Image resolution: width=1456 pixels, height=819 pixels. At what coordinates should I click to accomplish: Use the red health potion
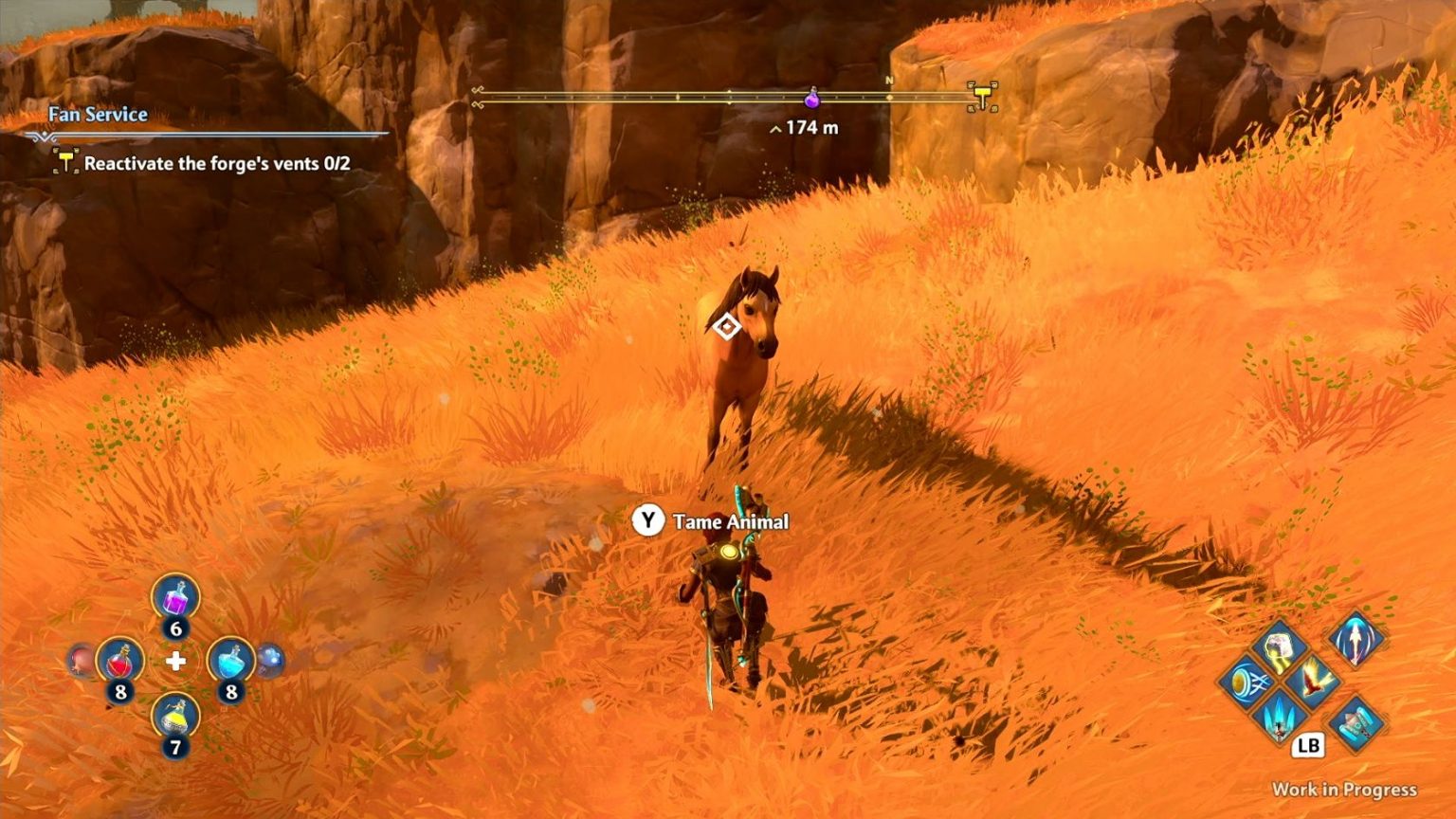119,661
